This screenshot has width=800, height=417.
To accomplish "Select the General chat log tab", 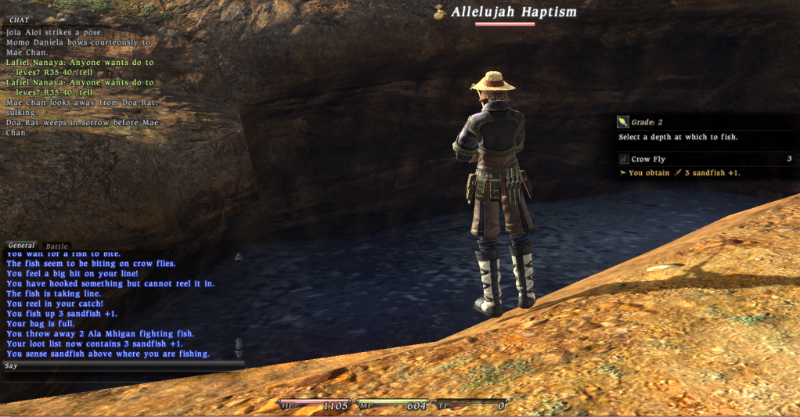I will [21, 245].
